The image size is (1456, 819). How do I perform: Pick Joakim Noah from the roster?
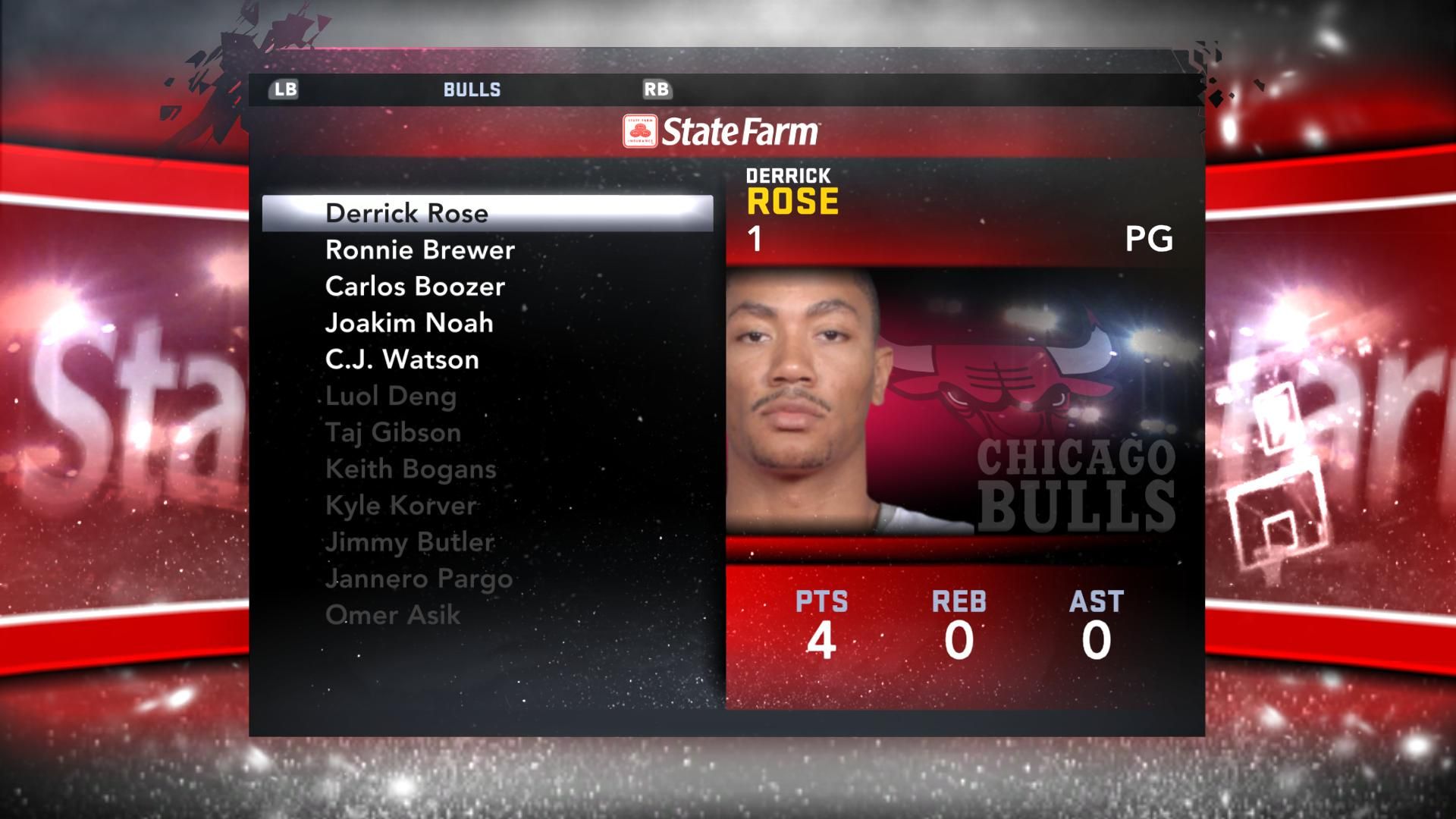(409, 323)
